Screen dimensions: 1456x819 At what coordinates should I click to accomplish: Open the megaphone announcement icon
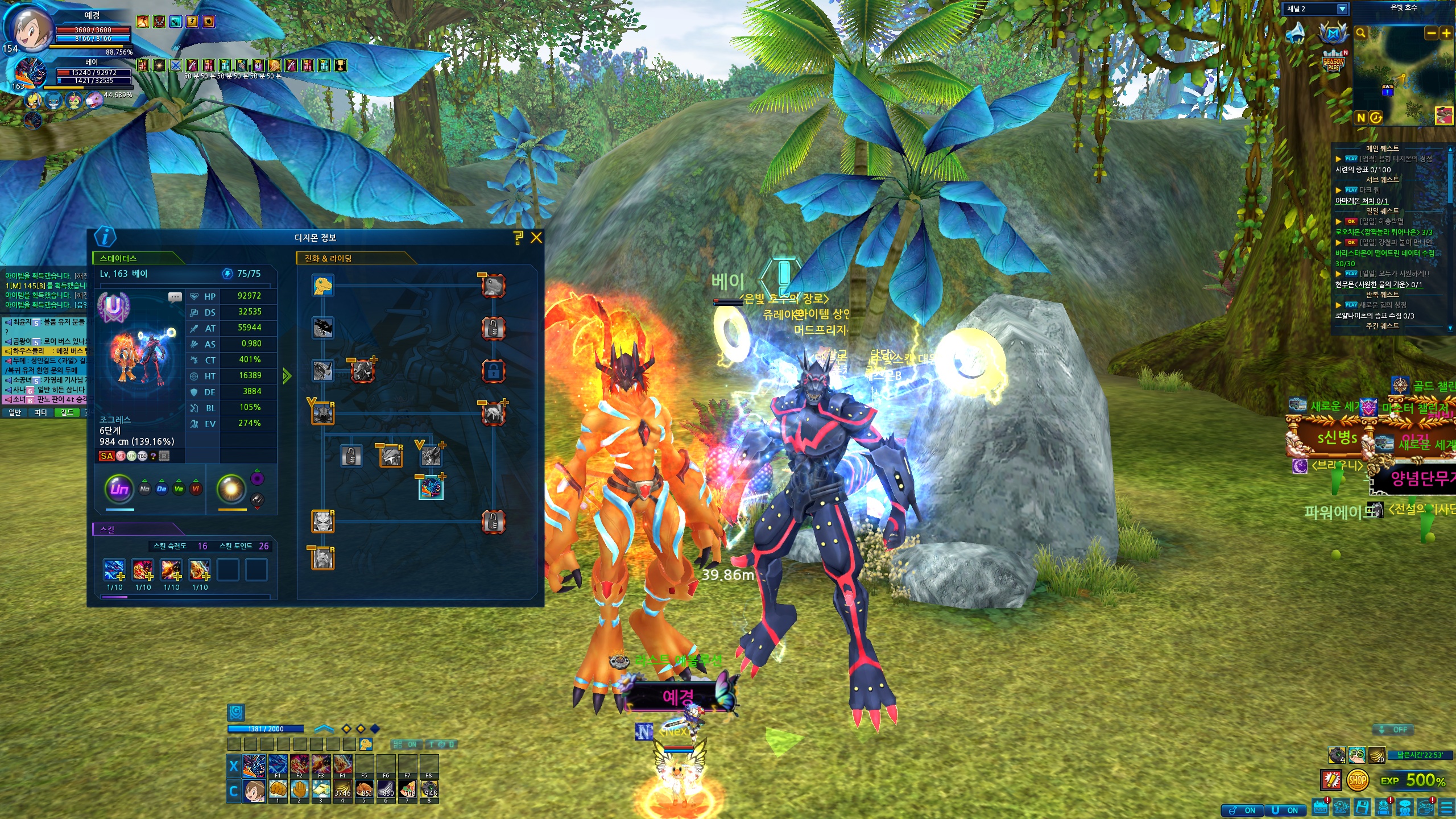point(1296,33)
